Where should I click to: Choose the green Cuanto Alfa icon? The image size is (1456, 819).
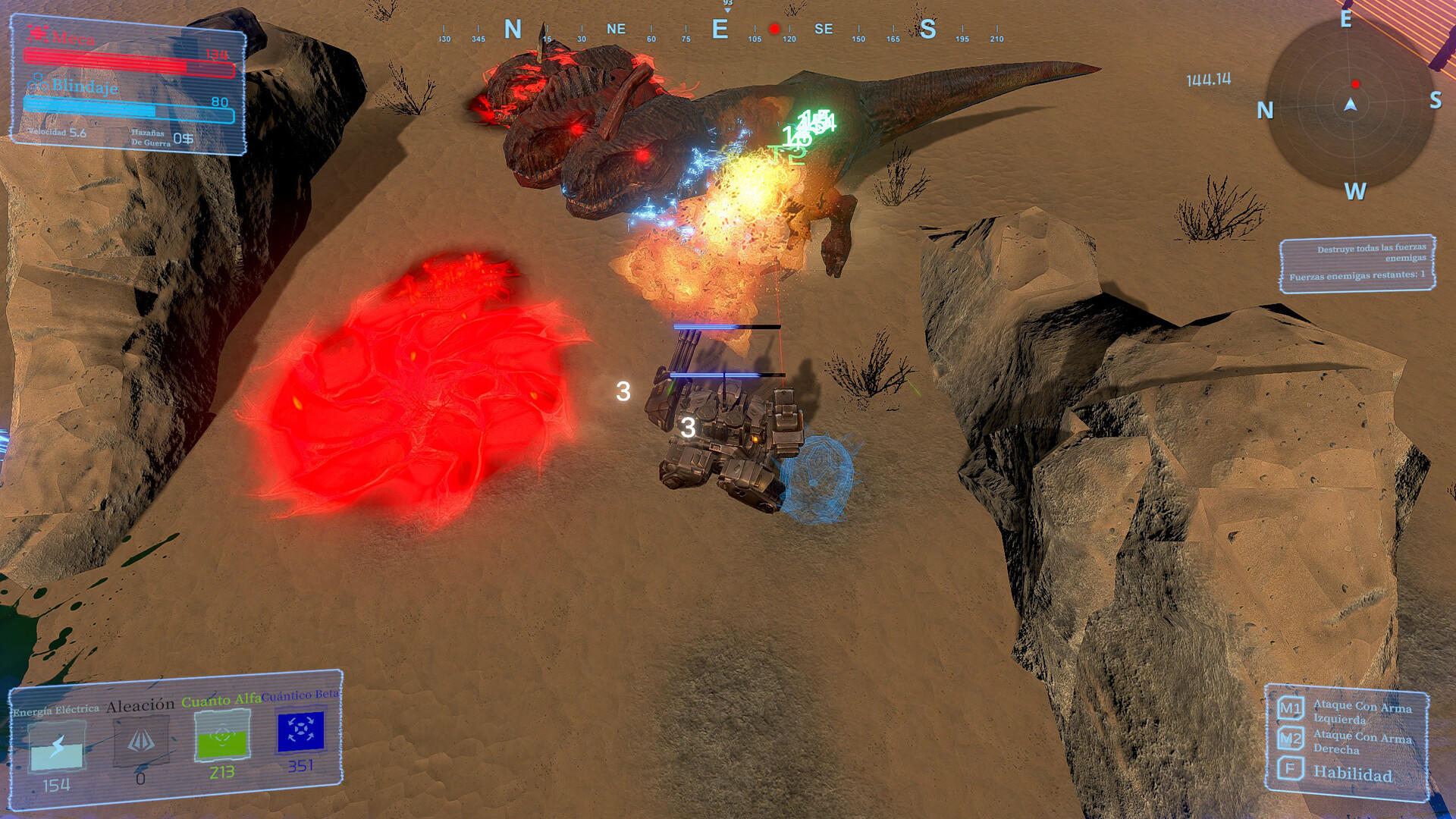(x=222, y=735)
